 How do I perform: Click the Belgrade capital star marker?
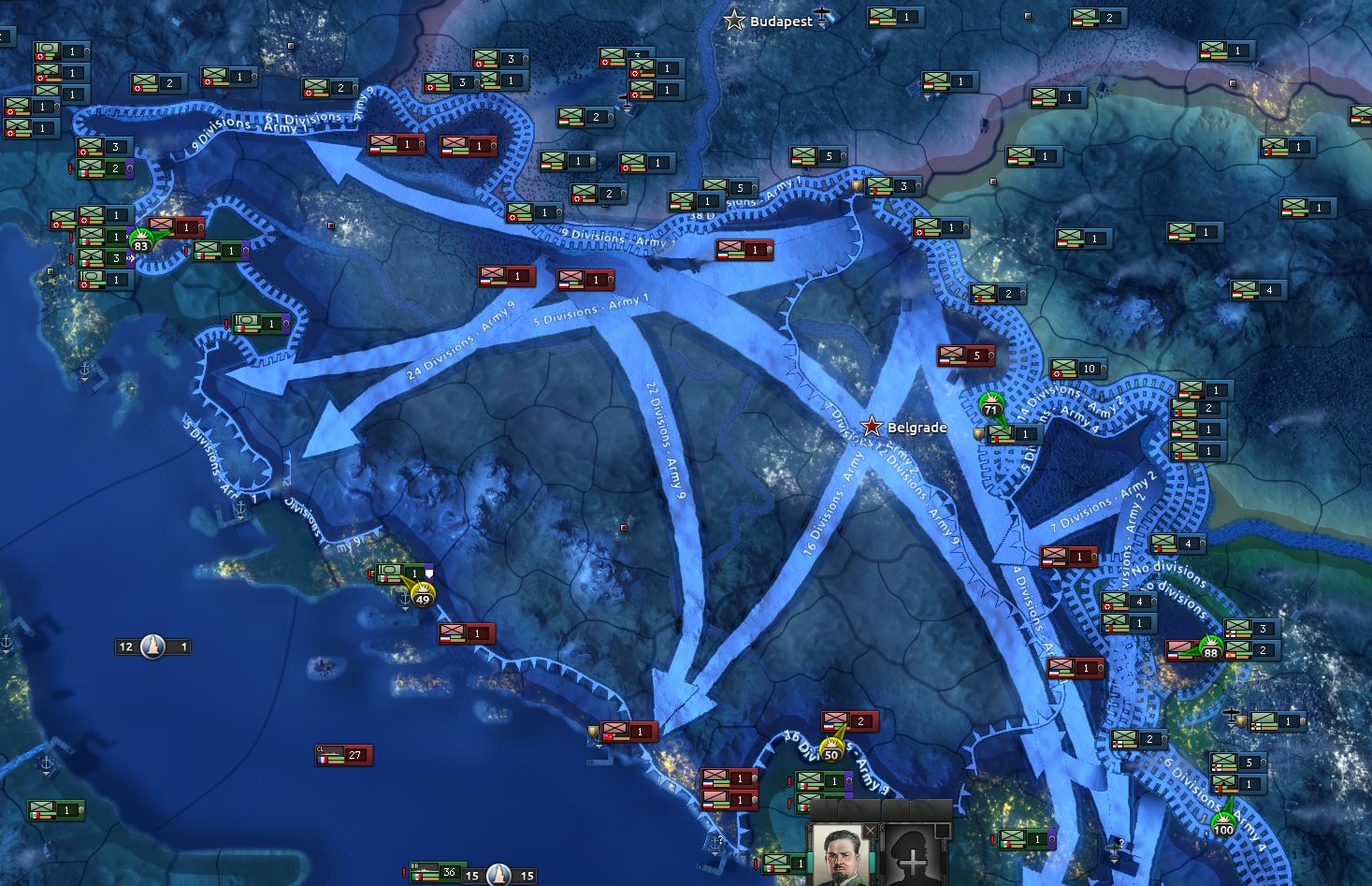[x=873, y=426]
